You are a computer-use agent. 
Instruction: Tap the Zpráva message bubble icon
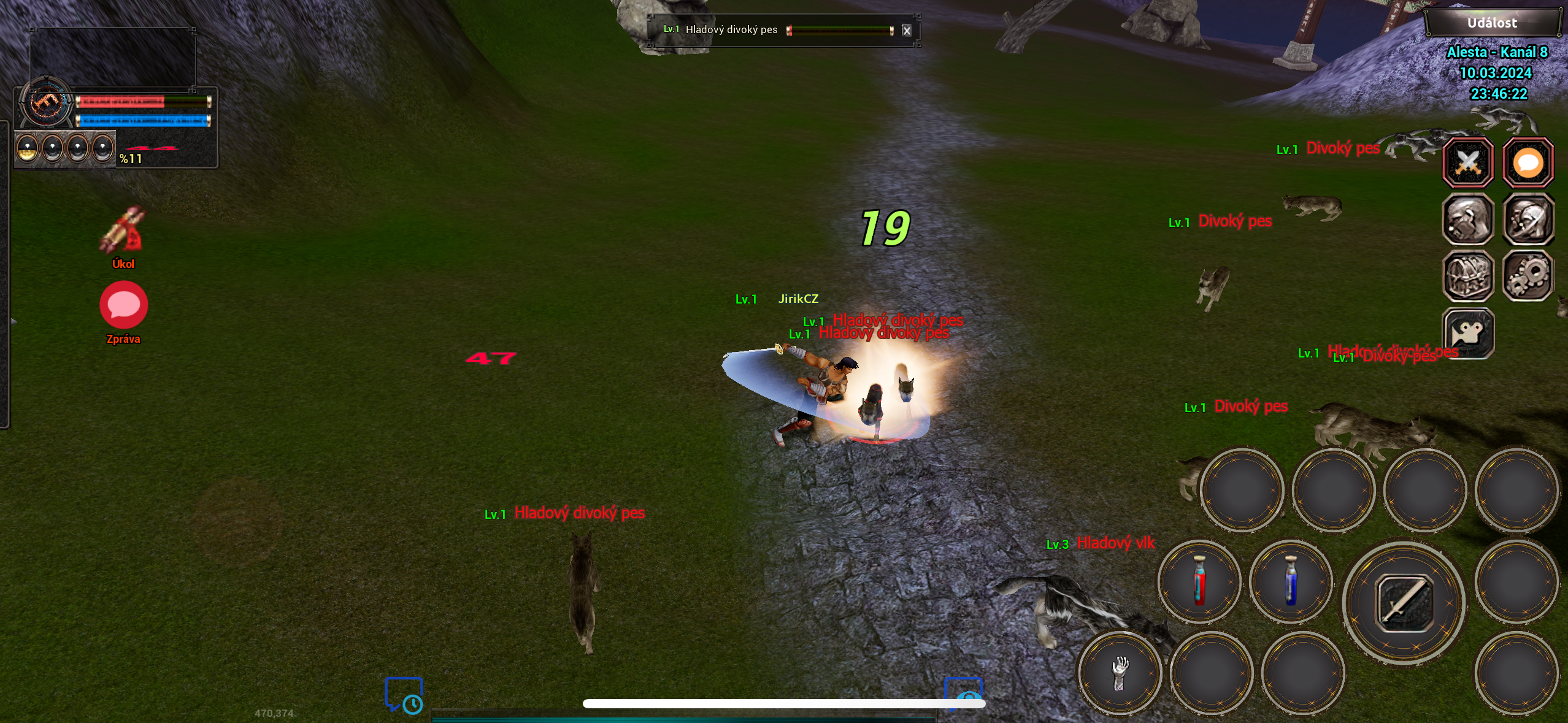coord(123,305)
